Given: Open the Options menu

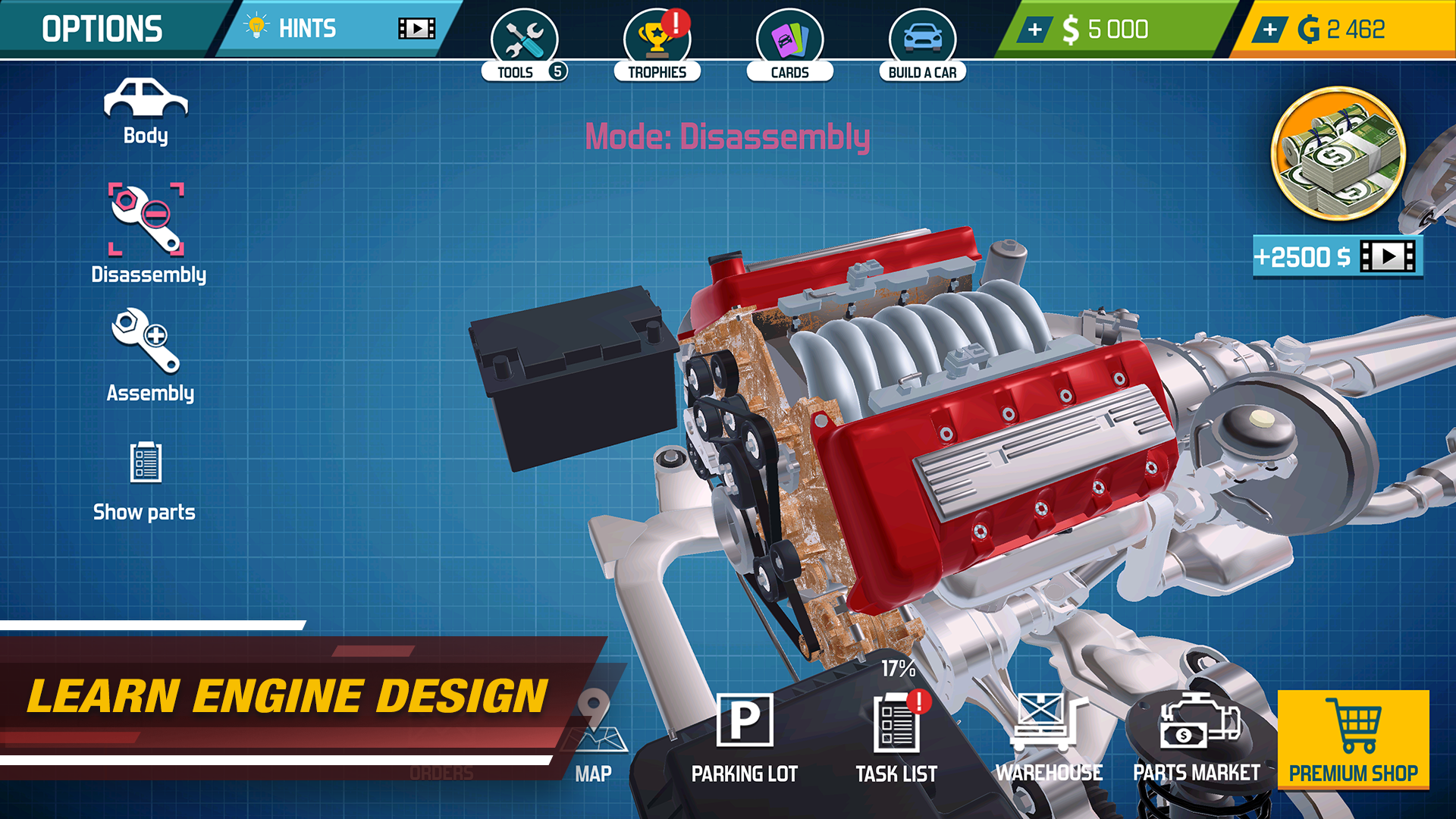Looking at the screenshot, I should (102, 29).
